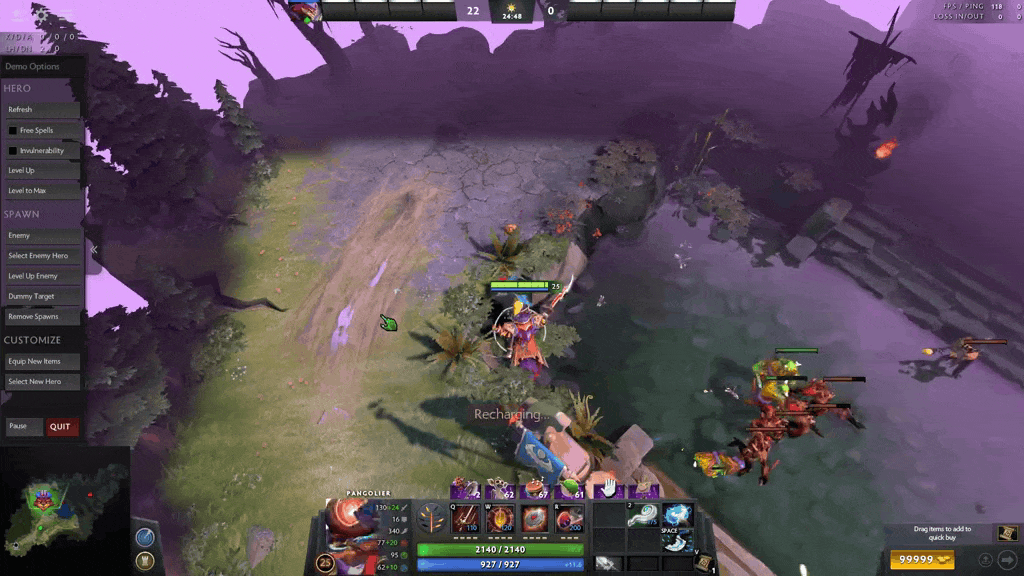Open Equip New Items
Screen dimensions: 1024x576
pos(41,362)
